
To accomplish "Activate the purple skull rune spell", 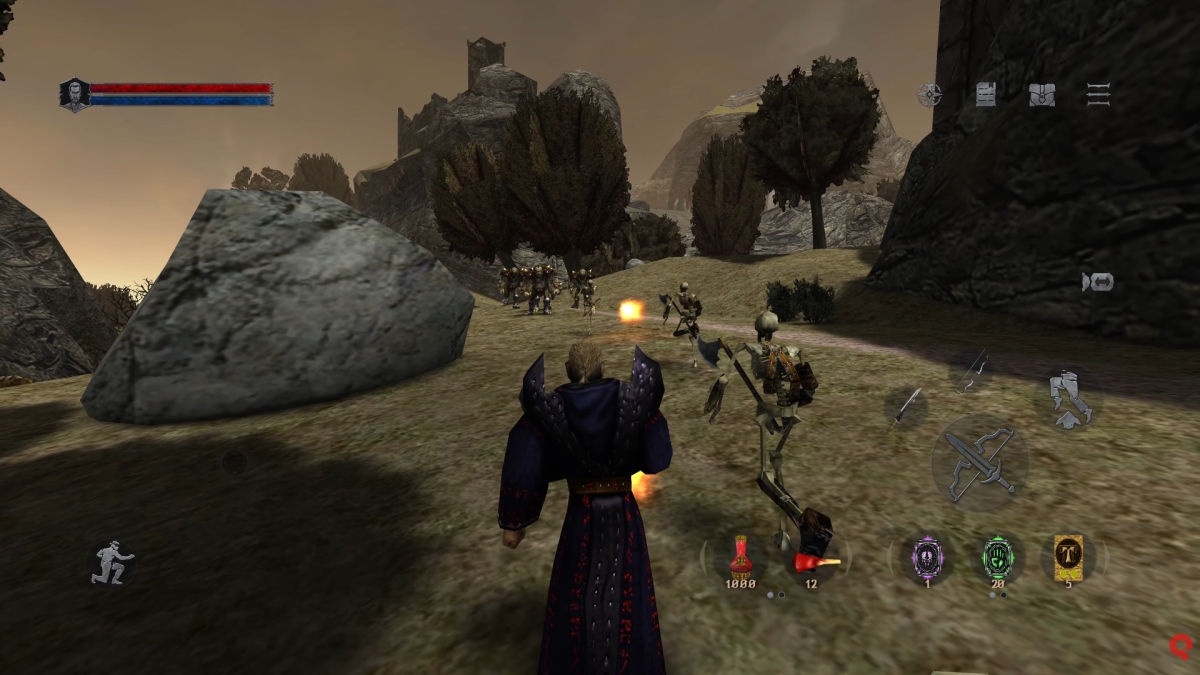I will click(x=927, y=556).
